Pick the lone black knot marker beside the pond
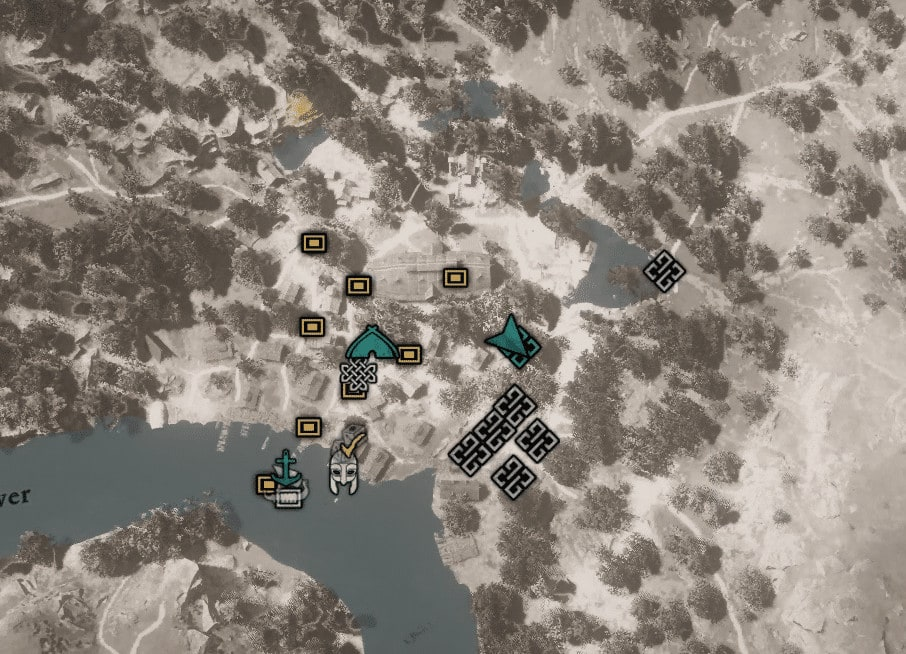Viewport: 906px width, 654px height. 662,270
